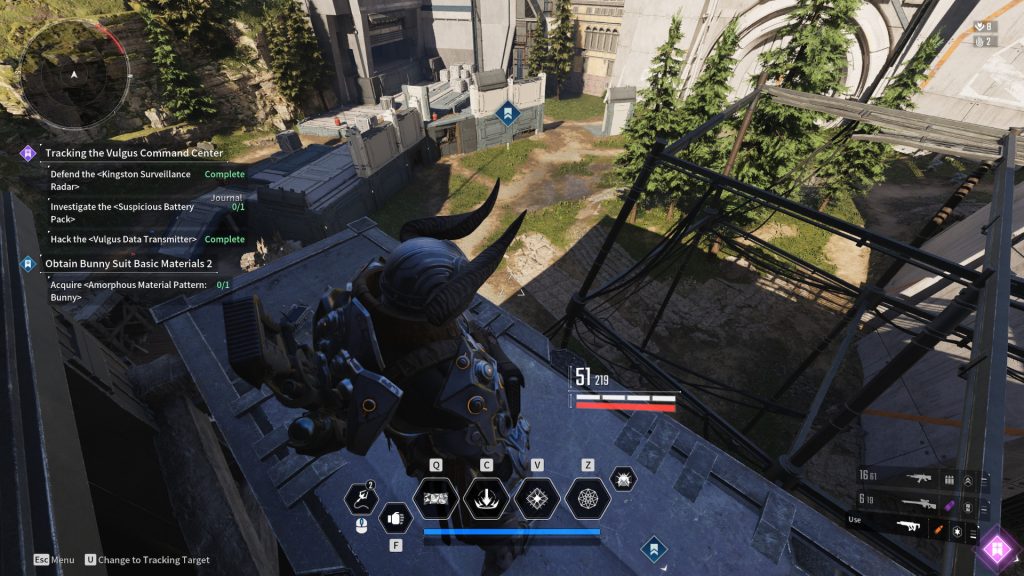Click the glowing purple quest diamond icon
The height and width of the screenshot is (576, 1024).
pyautogui.click(x=995, y=547)
